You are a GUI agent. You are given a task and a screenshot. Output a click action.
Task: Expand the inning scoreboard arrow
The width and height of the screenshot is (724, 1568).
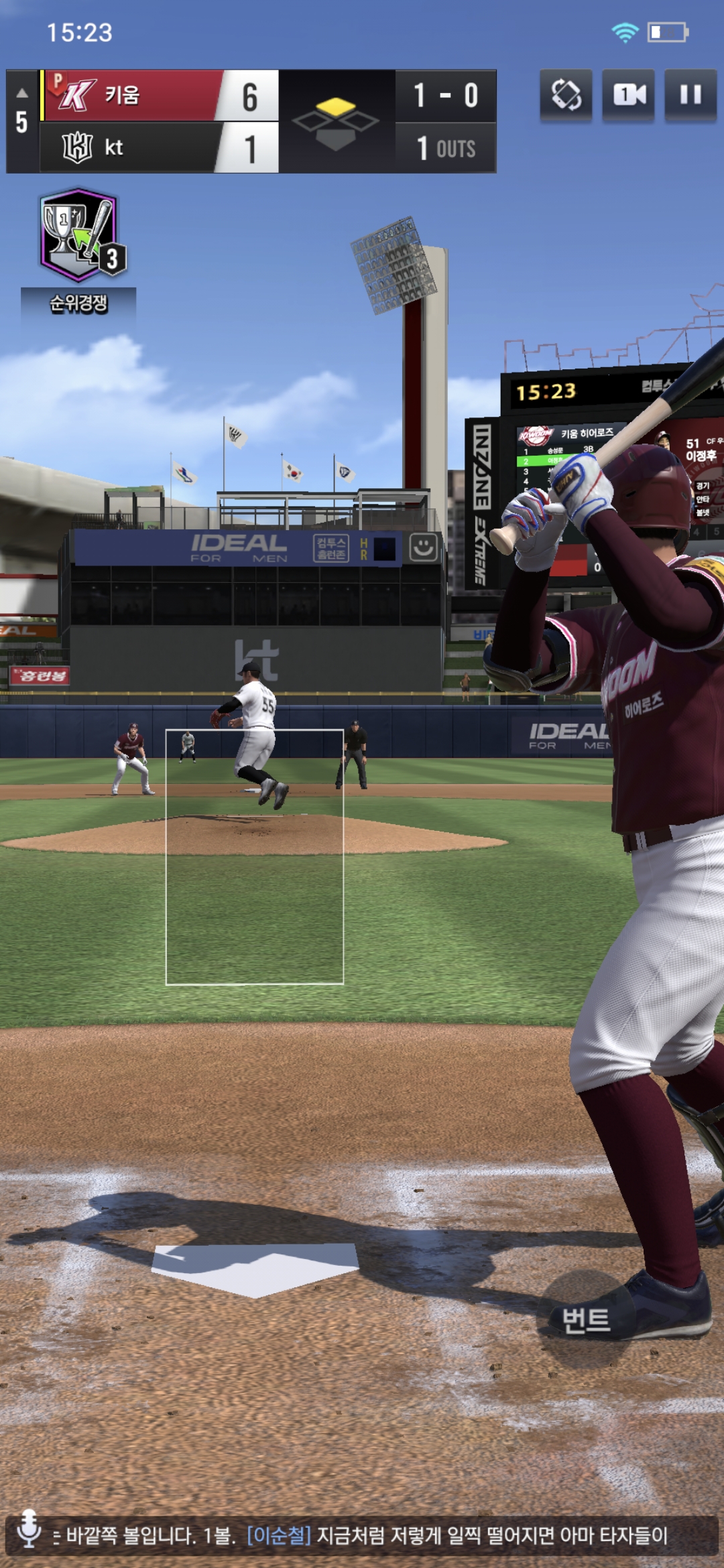[22, 93]
